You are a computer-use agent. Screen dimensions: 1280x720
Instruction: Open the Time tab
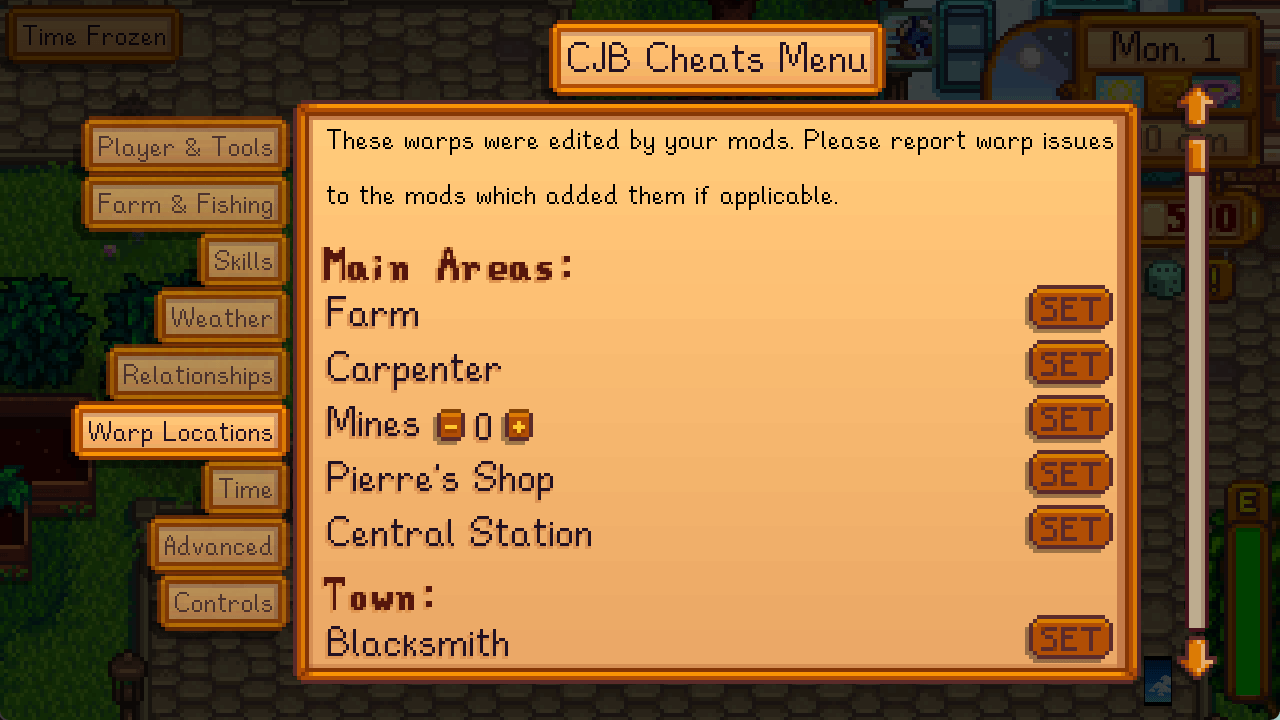[246, 489]
